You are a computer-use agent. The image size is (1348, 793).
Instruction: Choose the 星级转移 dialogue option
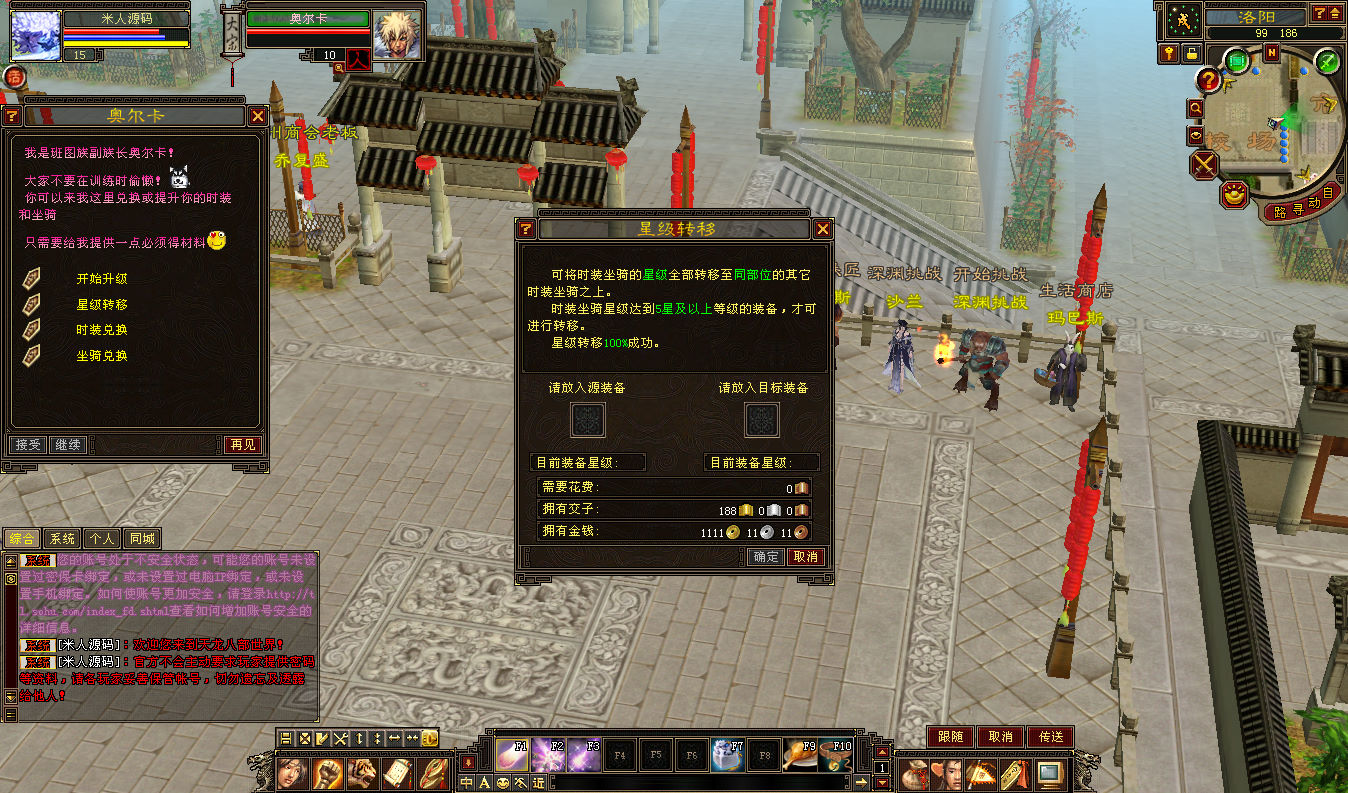click(x=102, y=304)
